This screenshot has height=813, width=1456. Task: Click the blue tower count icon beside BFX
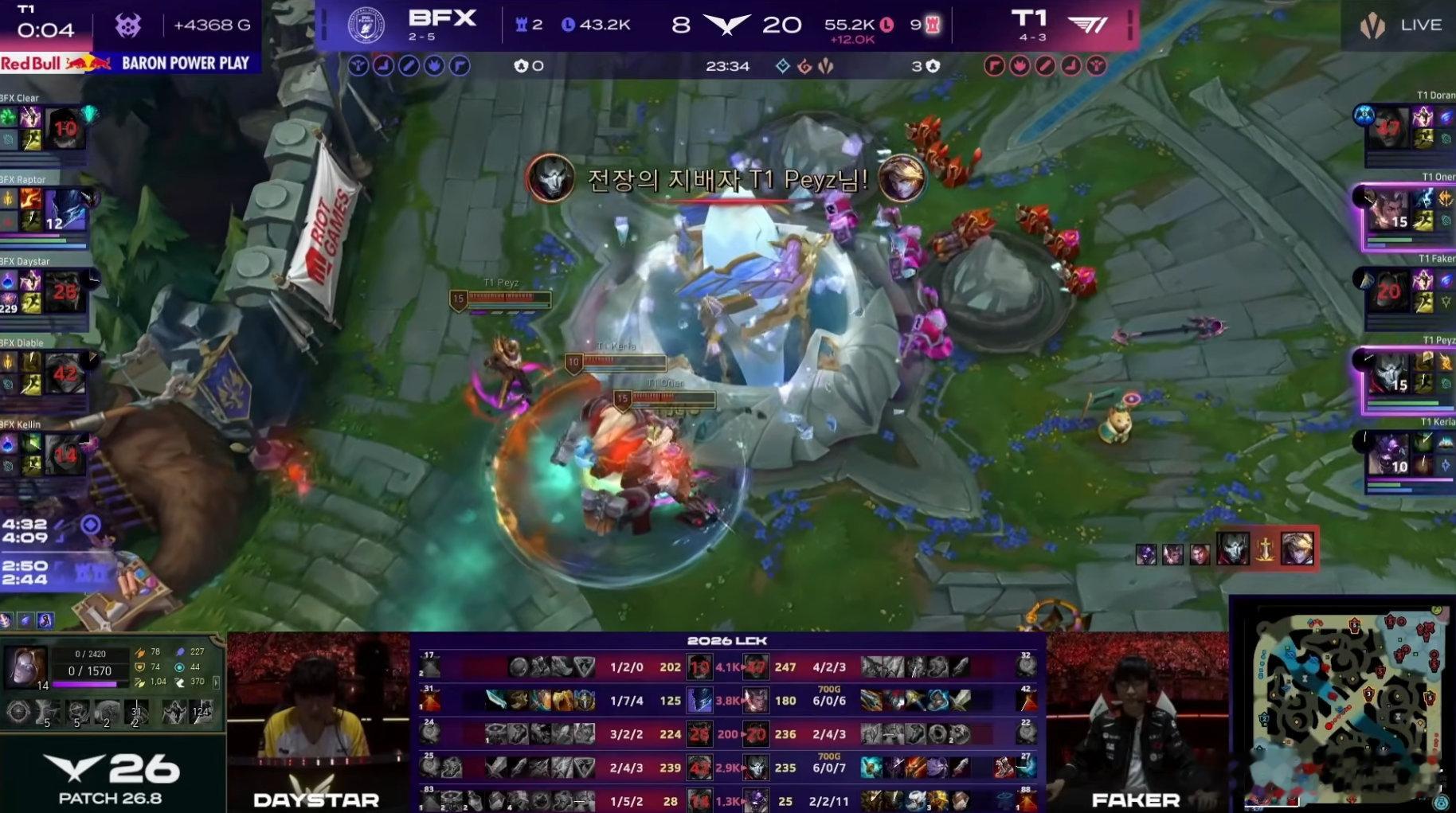(x=519, y=24)
